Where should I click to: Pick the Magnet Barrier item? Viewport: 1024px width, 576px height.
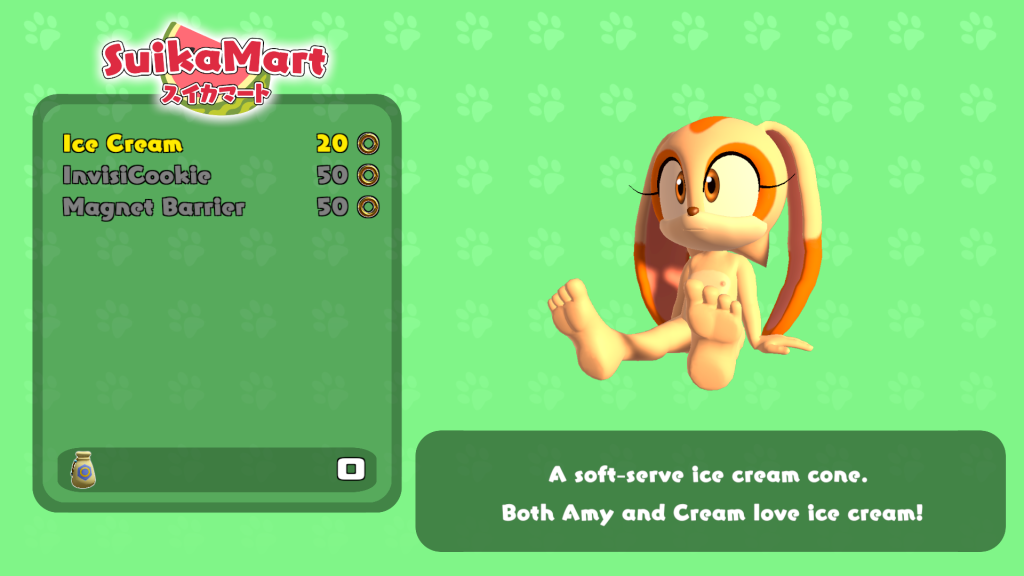(153, 208)
